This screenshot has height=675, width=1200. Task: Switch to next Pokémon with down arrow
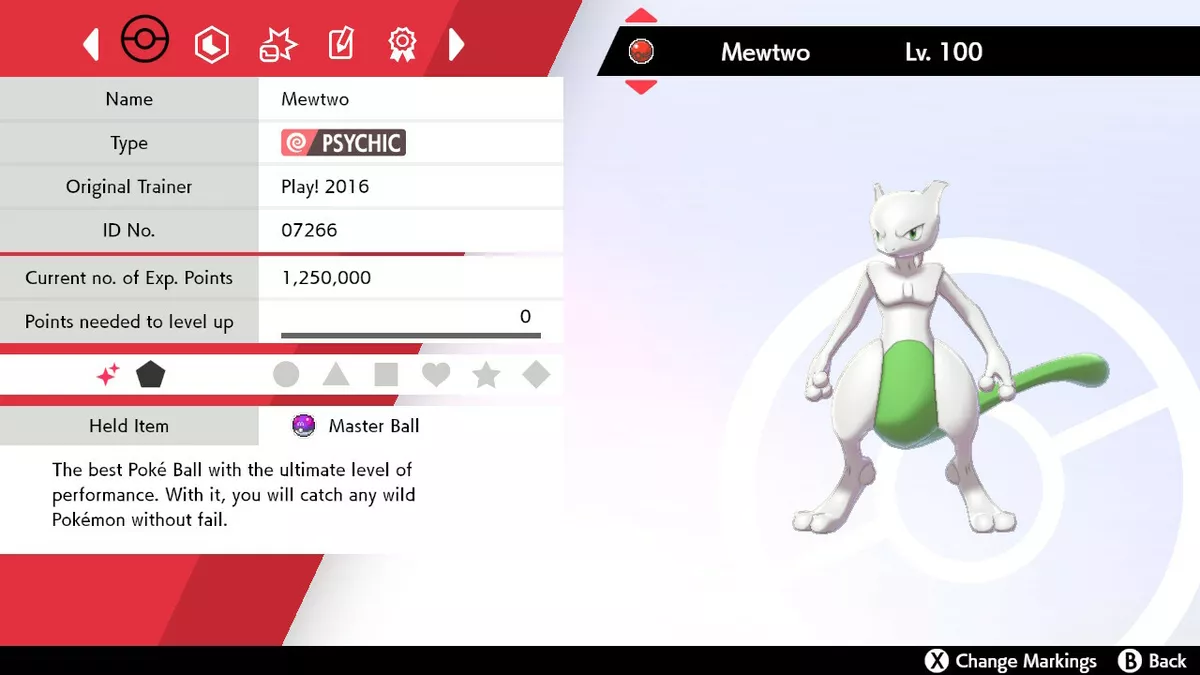[x=641, y=87]
